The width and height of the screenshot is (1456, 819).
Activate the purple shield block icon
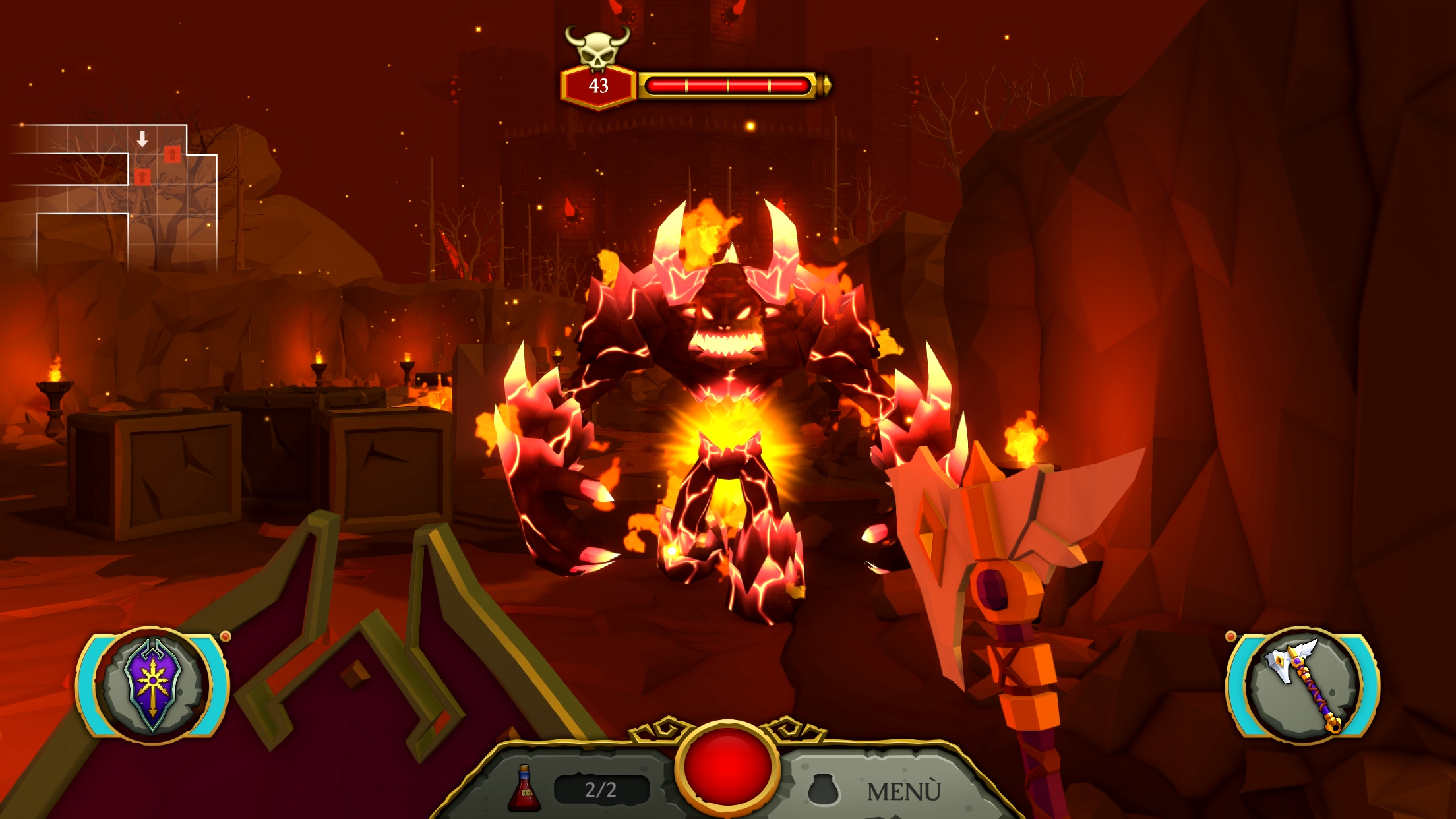152,684
